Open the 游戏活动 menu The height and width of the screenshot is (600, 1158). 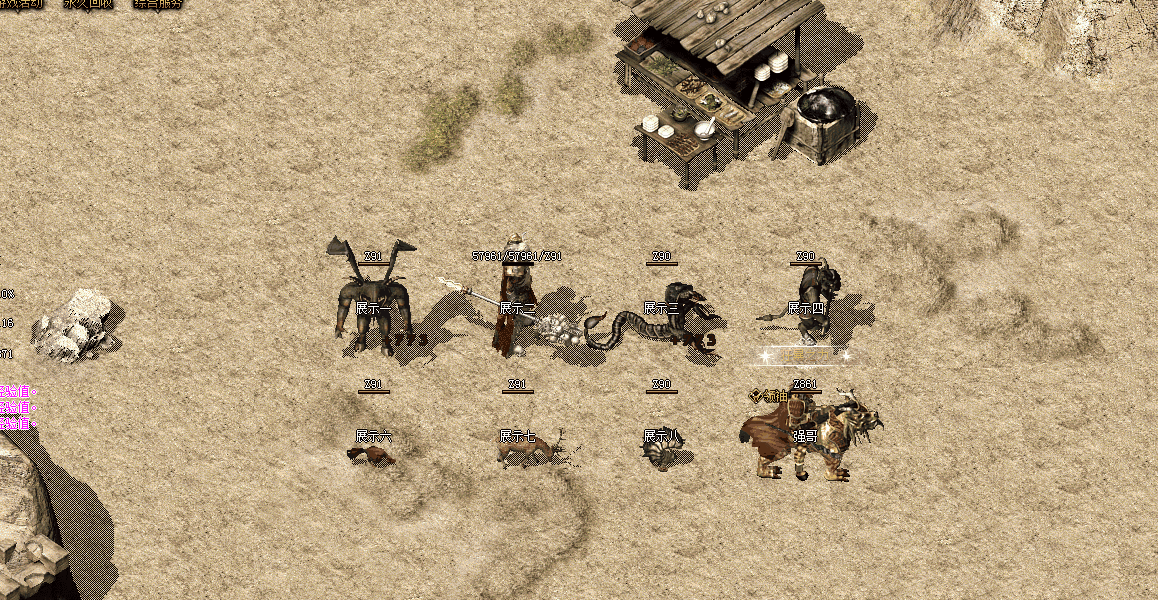tap(20, 4)
